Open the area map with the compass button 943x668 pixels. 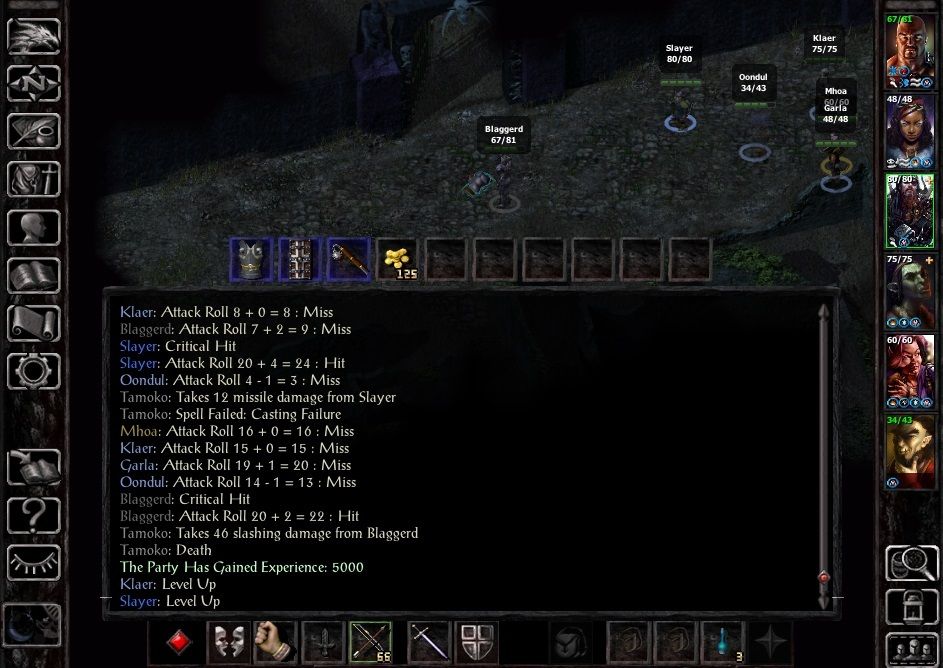click(34, 83)
